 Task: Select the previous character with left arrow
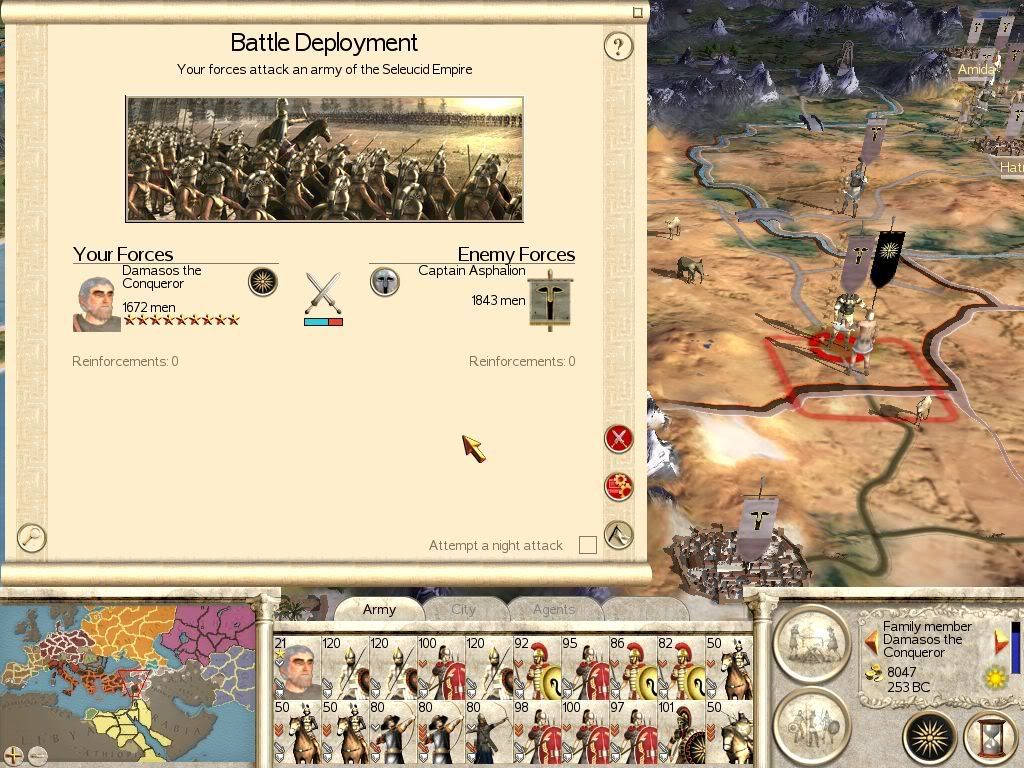tap(870, 641)
